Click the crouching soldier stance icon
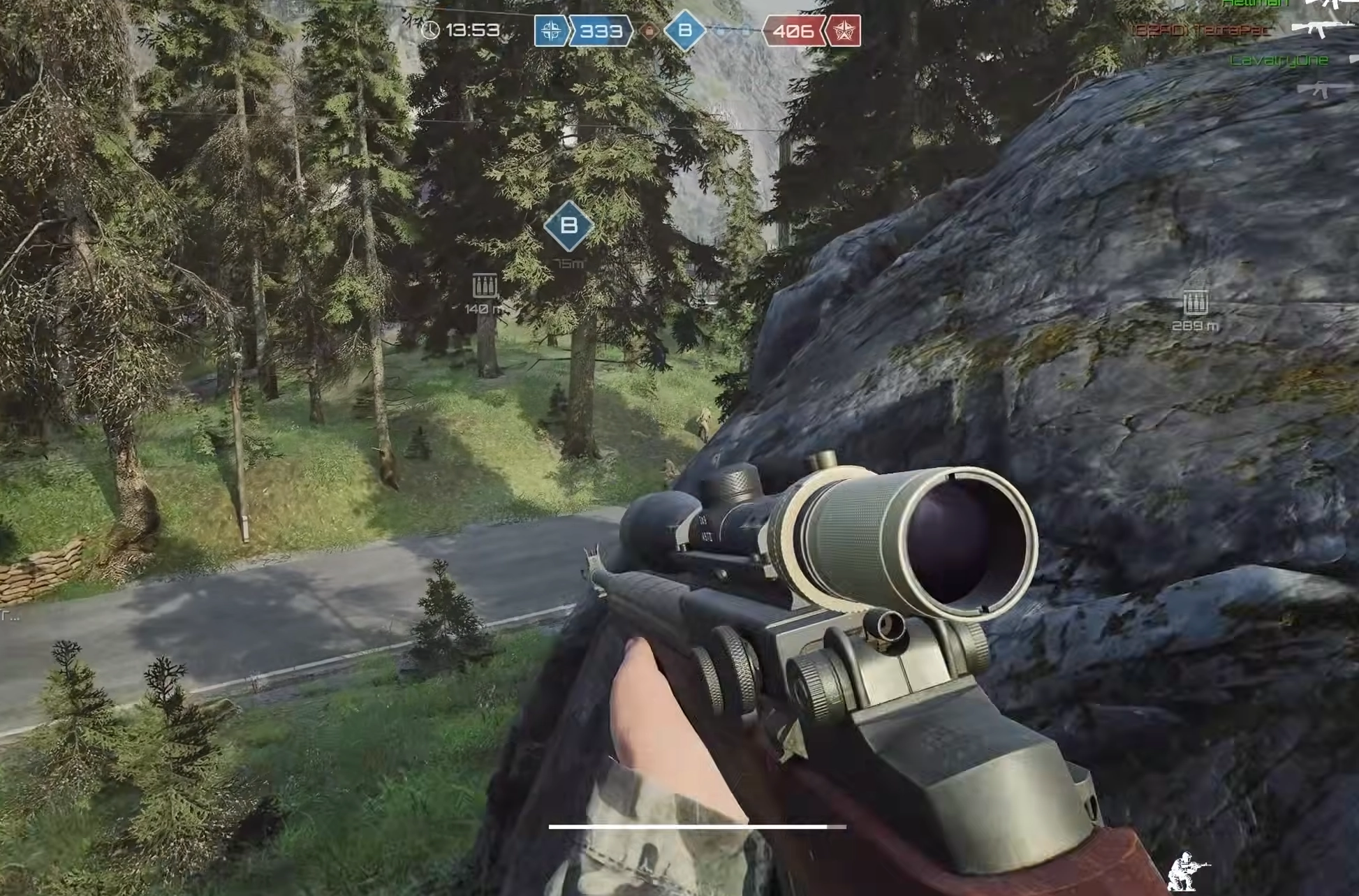1359x896 pixels. 1187,871
